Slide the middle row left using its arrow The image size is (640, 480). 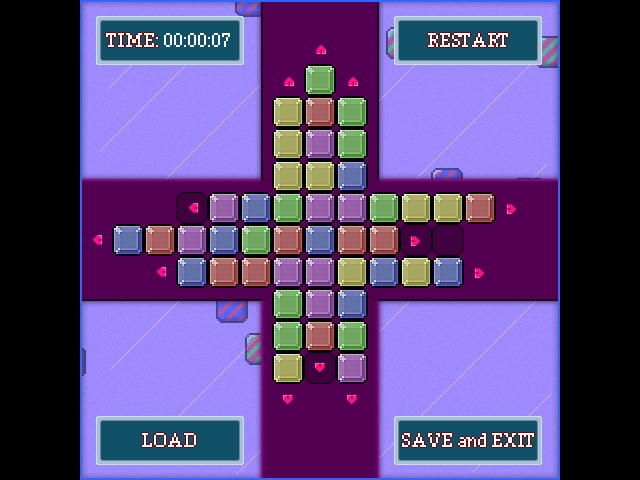point(97,240)
